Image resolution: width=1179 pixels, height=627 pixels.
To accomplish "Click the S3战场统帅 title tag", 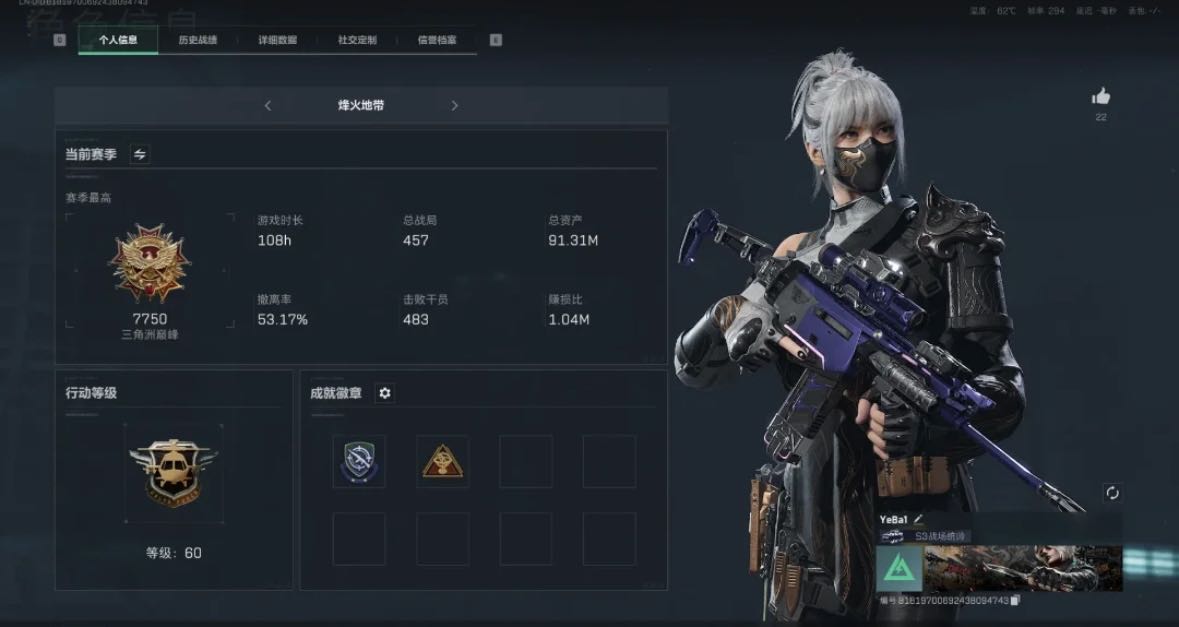I will tap(940, 537).
